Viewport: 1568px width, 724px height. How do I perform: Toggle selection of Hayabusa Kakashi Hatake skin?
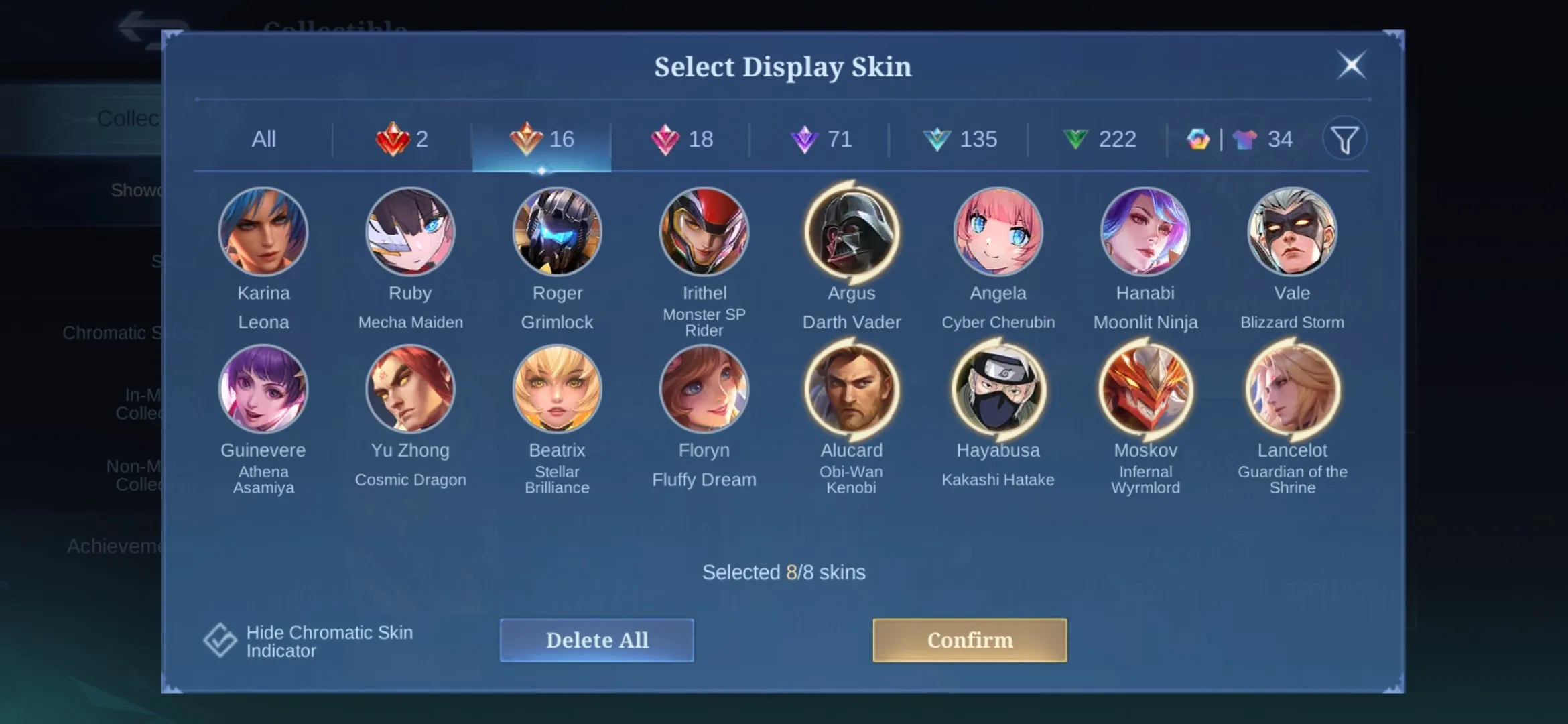click(998, 389)
